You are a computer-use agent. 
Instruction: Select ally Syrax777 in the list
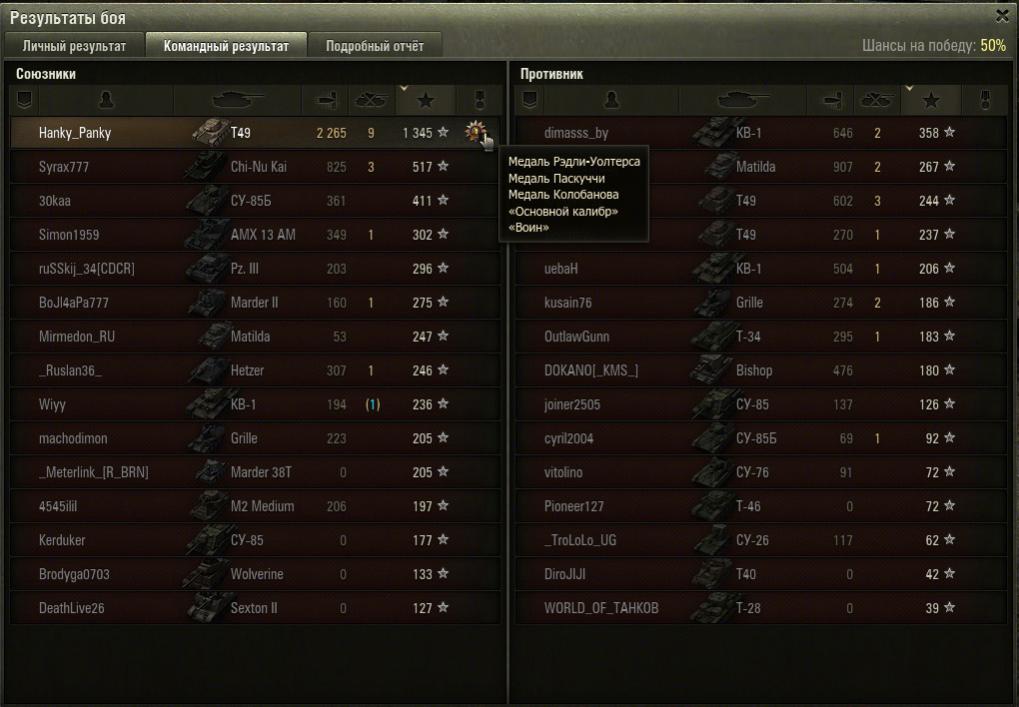coord(64,167)
